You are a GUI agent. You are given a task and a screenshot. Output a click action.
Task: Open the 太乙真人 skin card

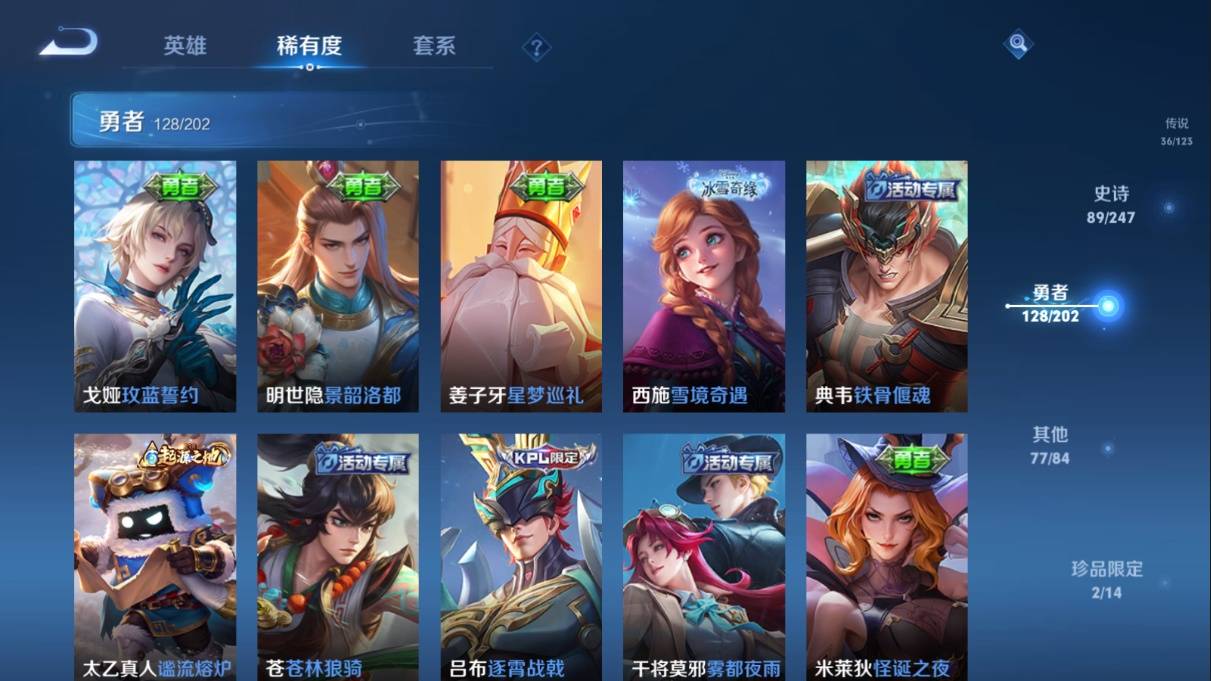click(x=155, y=556)
